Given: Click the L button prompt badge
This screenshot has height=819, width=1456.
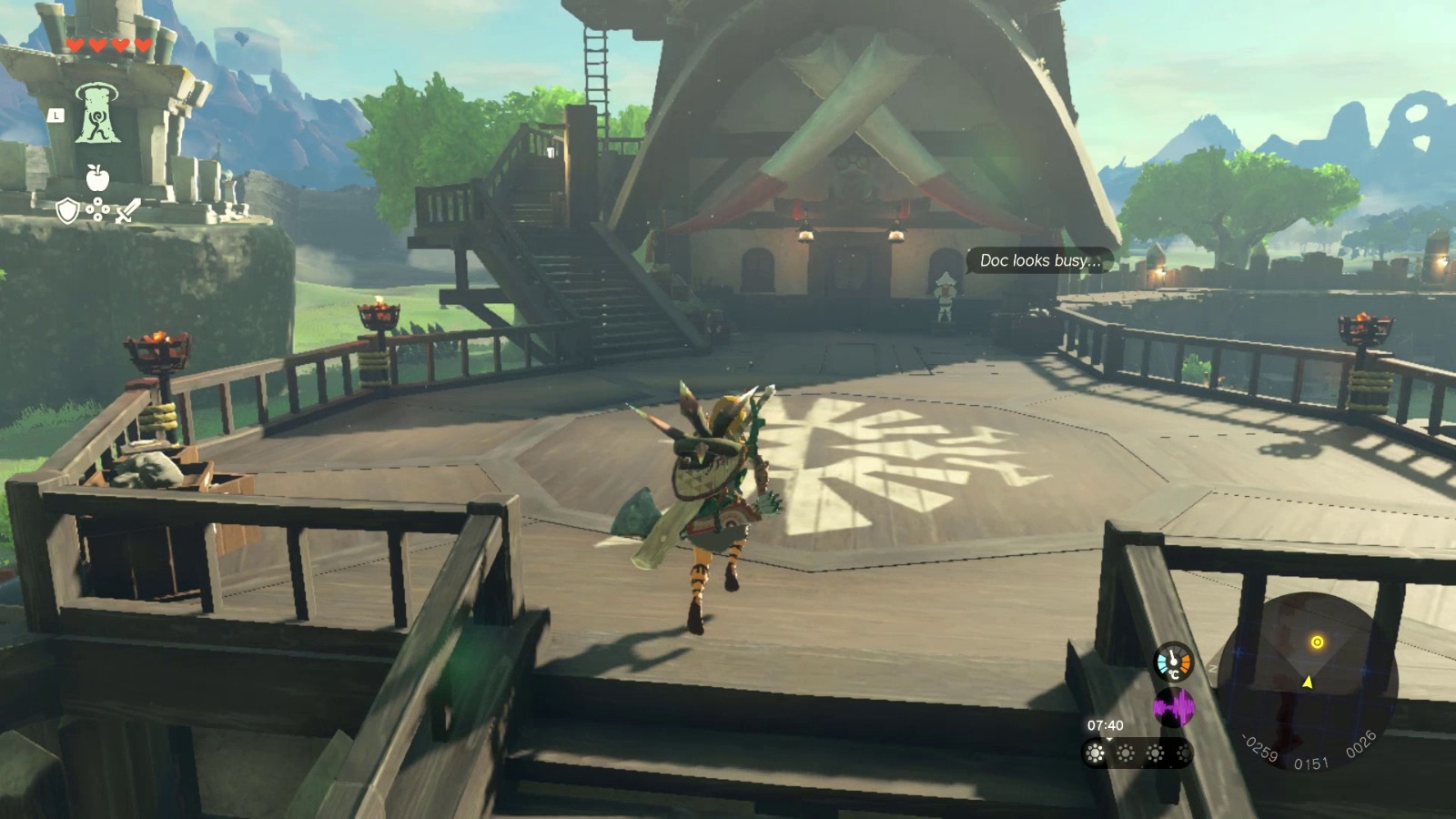Looking at the screenshot, I should pyautogui.click(x=56, y=116).
